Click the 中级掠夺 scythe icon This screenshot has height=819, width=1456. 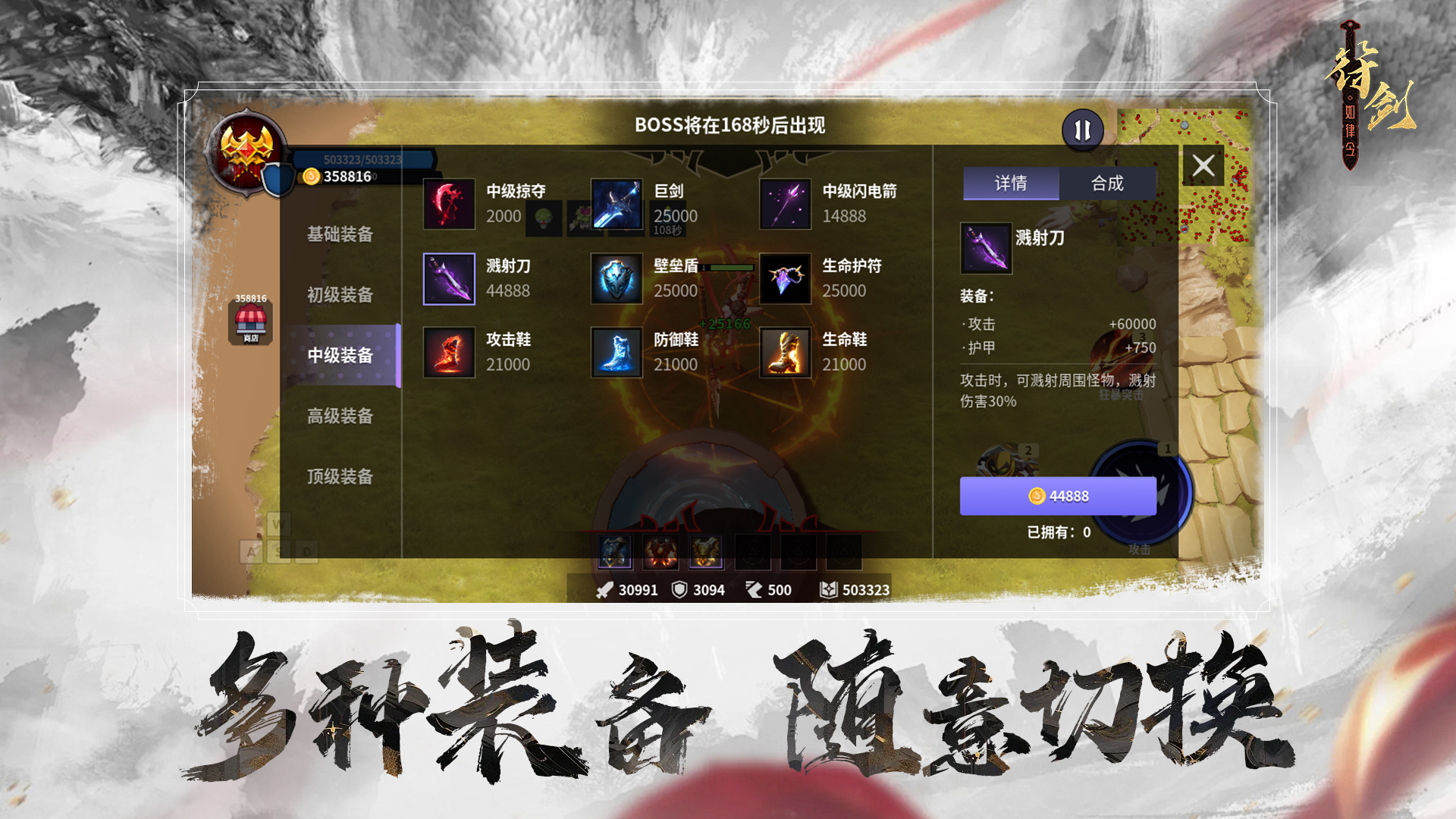pos(448,203)
